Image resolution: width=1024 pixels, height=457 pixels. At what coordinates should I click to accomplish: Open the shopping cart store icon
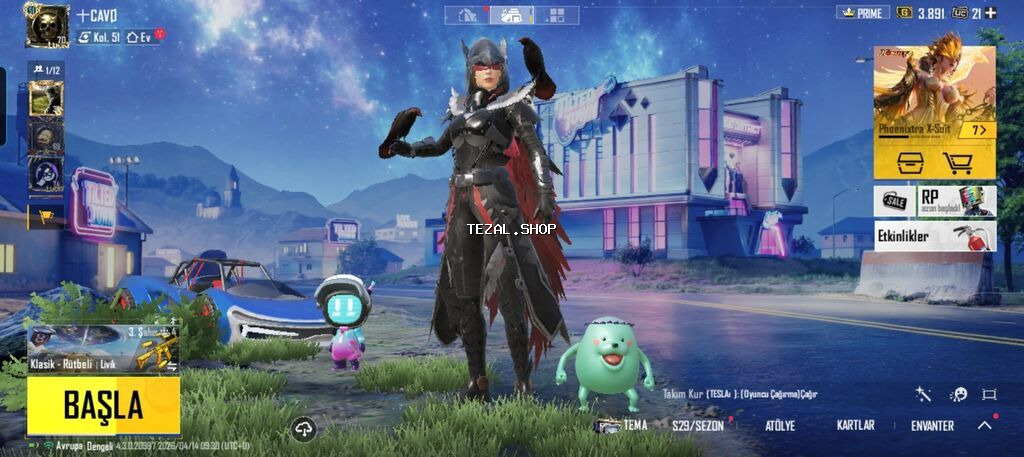[x=958, y=163]
